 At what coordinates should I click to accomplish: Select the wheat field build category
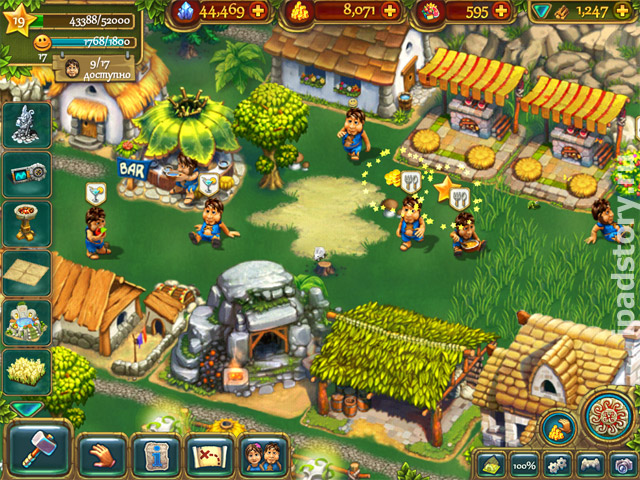(27, 371)
